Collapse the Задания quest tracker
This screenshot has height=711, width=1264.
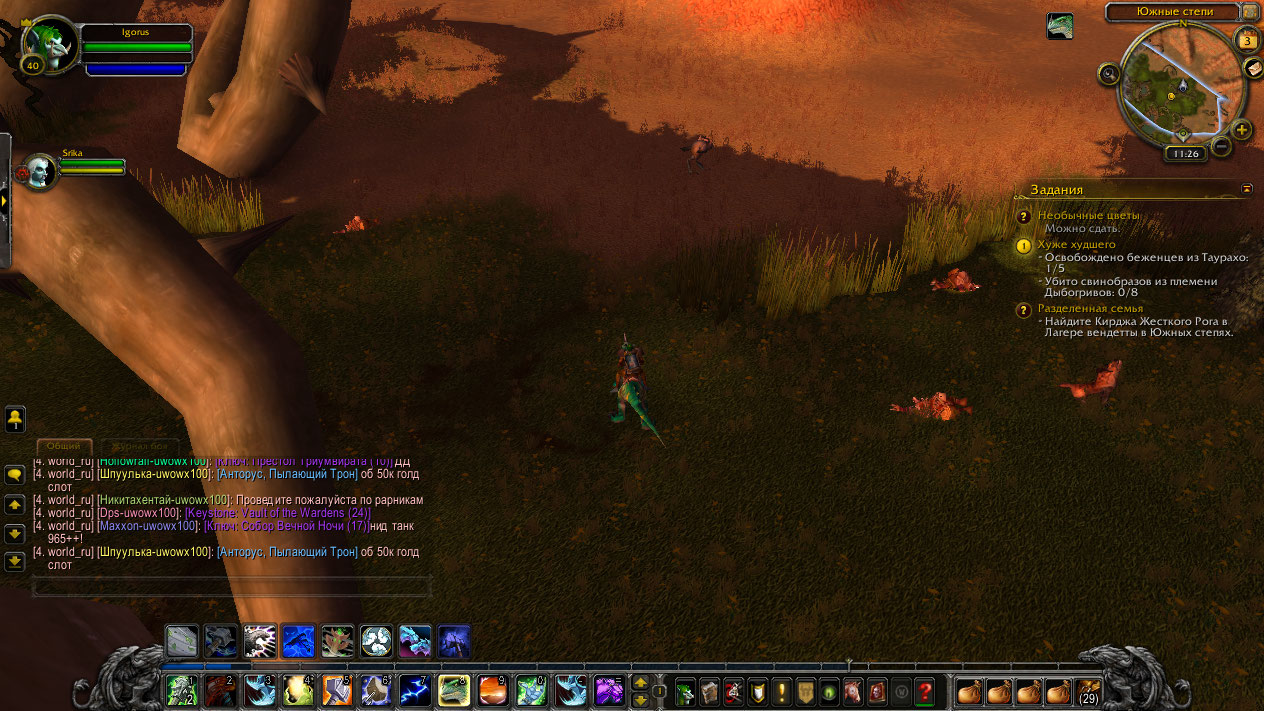click(x=1247, y=188)
